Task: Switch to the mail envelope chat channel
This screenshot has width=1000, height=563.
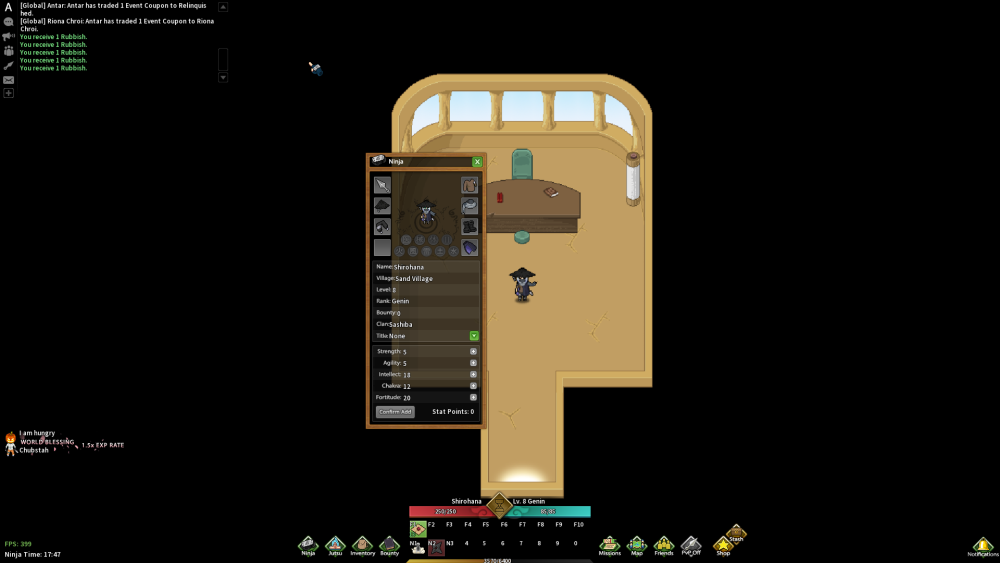Action: pos(8,79)
